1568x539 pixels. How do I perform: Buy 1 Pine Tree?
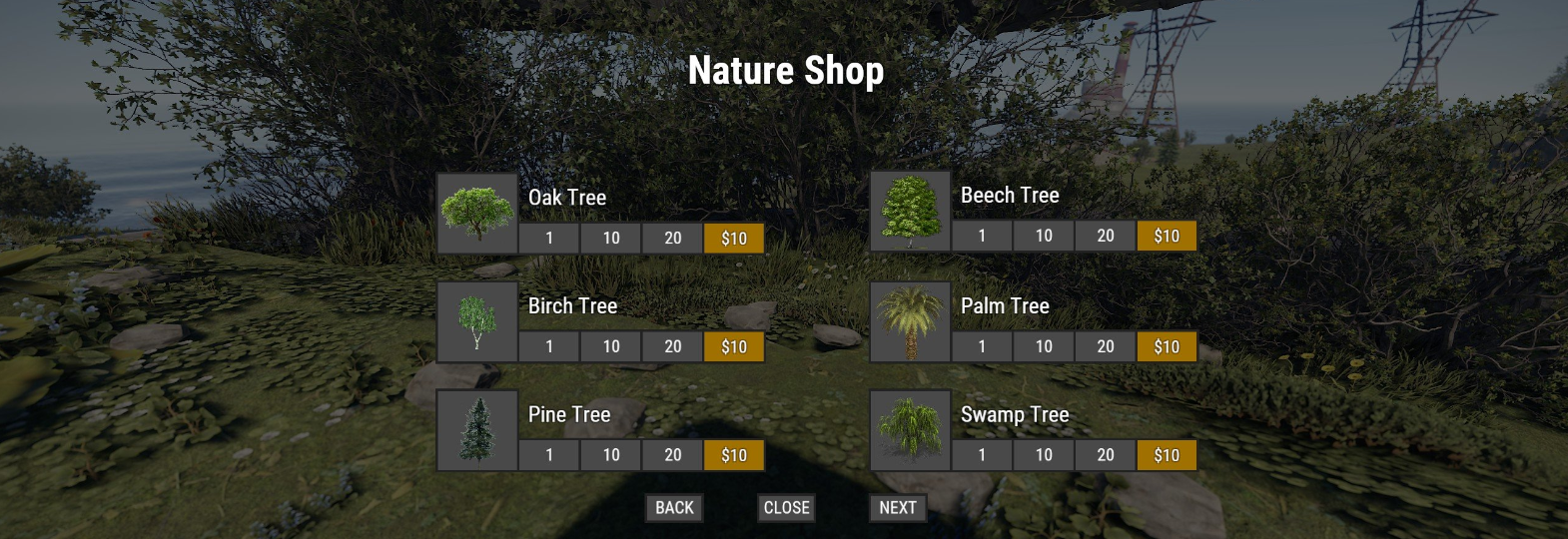[549, 455]
